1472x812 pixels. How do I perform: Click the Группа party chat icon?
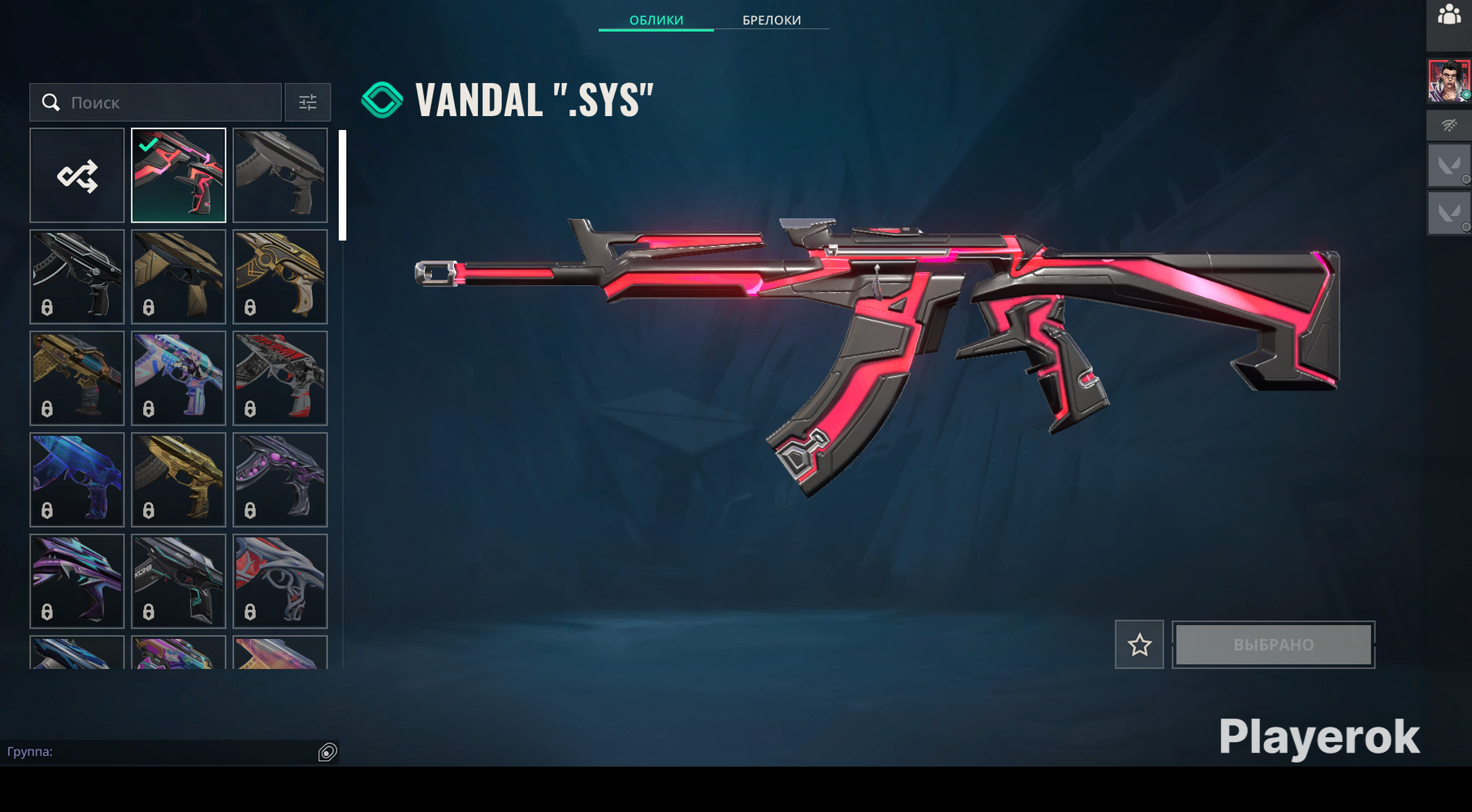327,752
